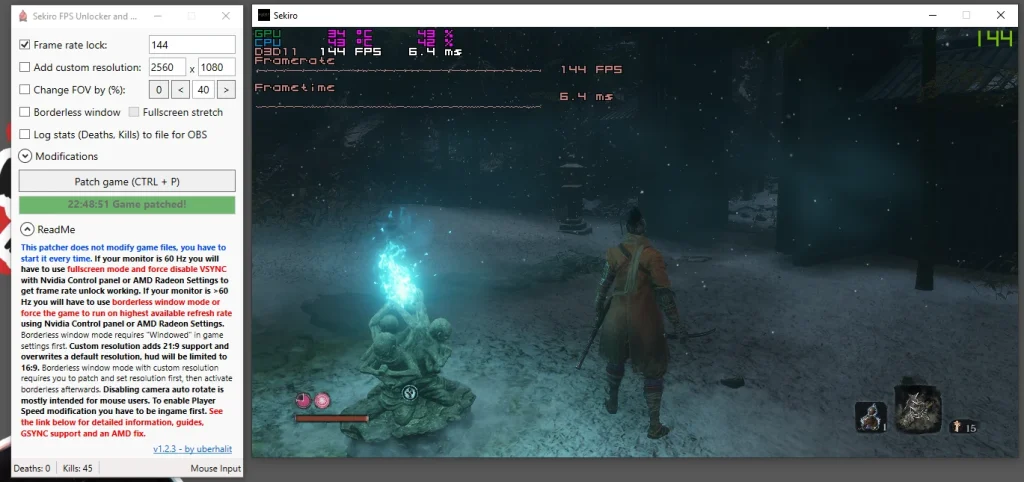1024x482 pixels.
Task: Select the resolution height field showing 1080
Action: (x=216, y=67)
